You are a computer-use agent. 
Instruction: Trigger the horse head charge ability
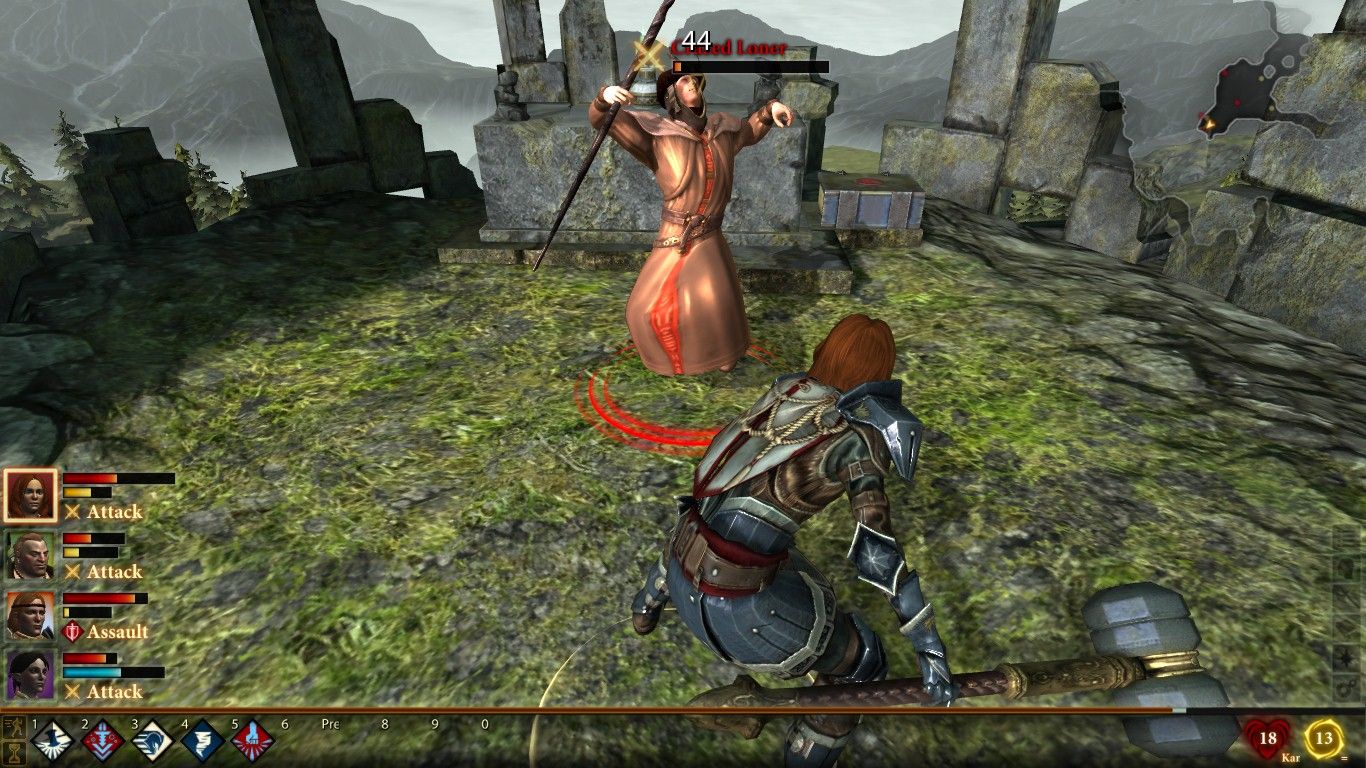(x=153, y=742)
